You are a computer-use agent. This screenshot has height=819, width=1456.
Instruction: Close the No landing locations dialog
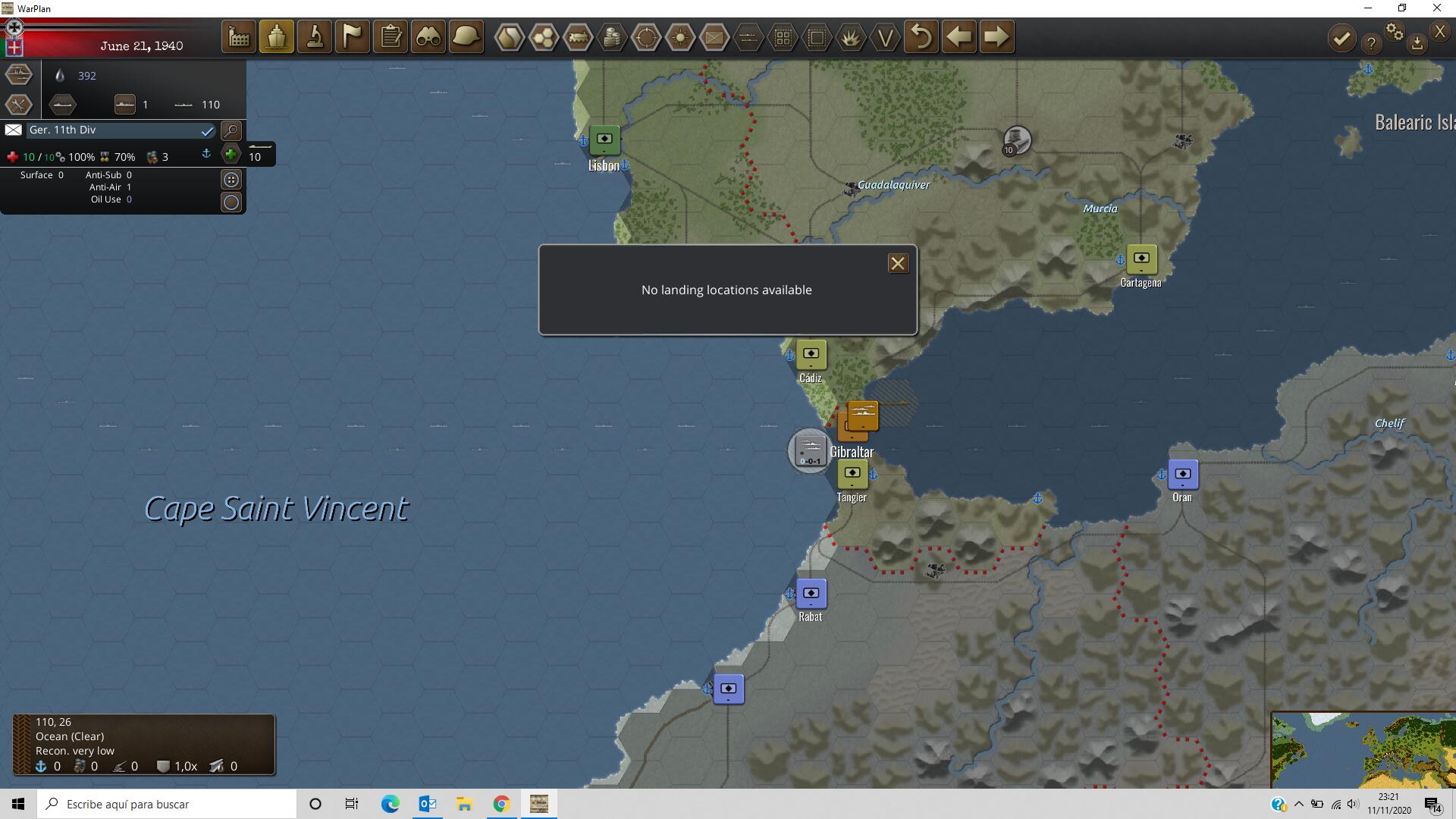coord(898,263)
